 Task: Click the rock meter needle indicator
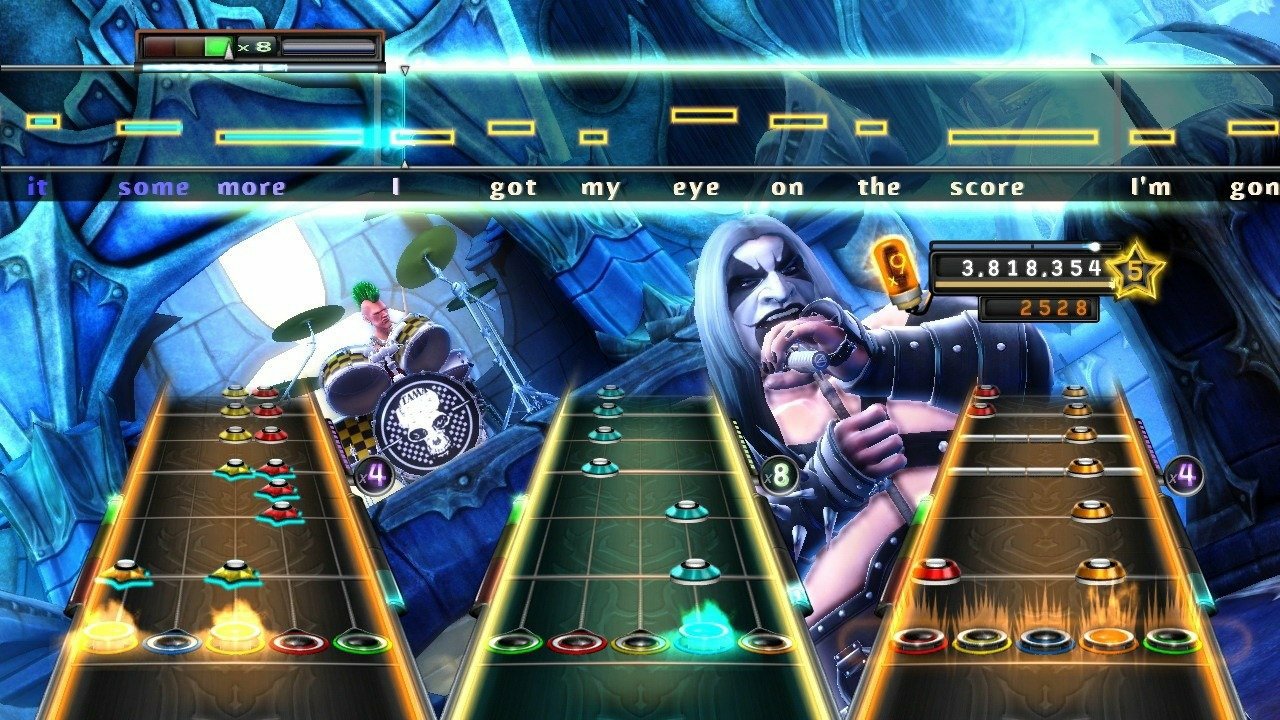(x=228, y=52)
